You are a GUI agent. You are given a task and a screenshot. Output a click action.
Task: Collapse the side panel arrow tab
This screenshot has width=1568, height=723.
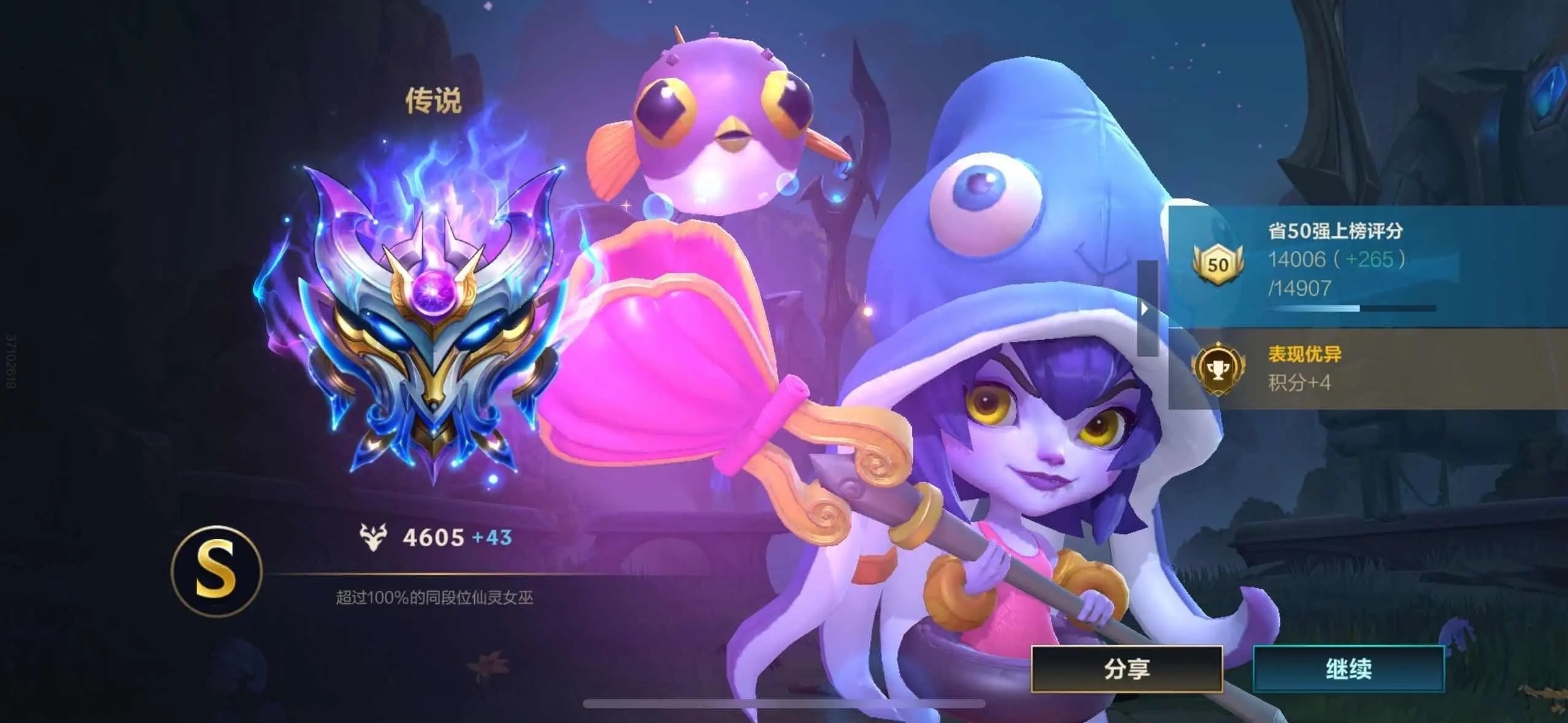pyautogui.click(x=1146, y=308)
